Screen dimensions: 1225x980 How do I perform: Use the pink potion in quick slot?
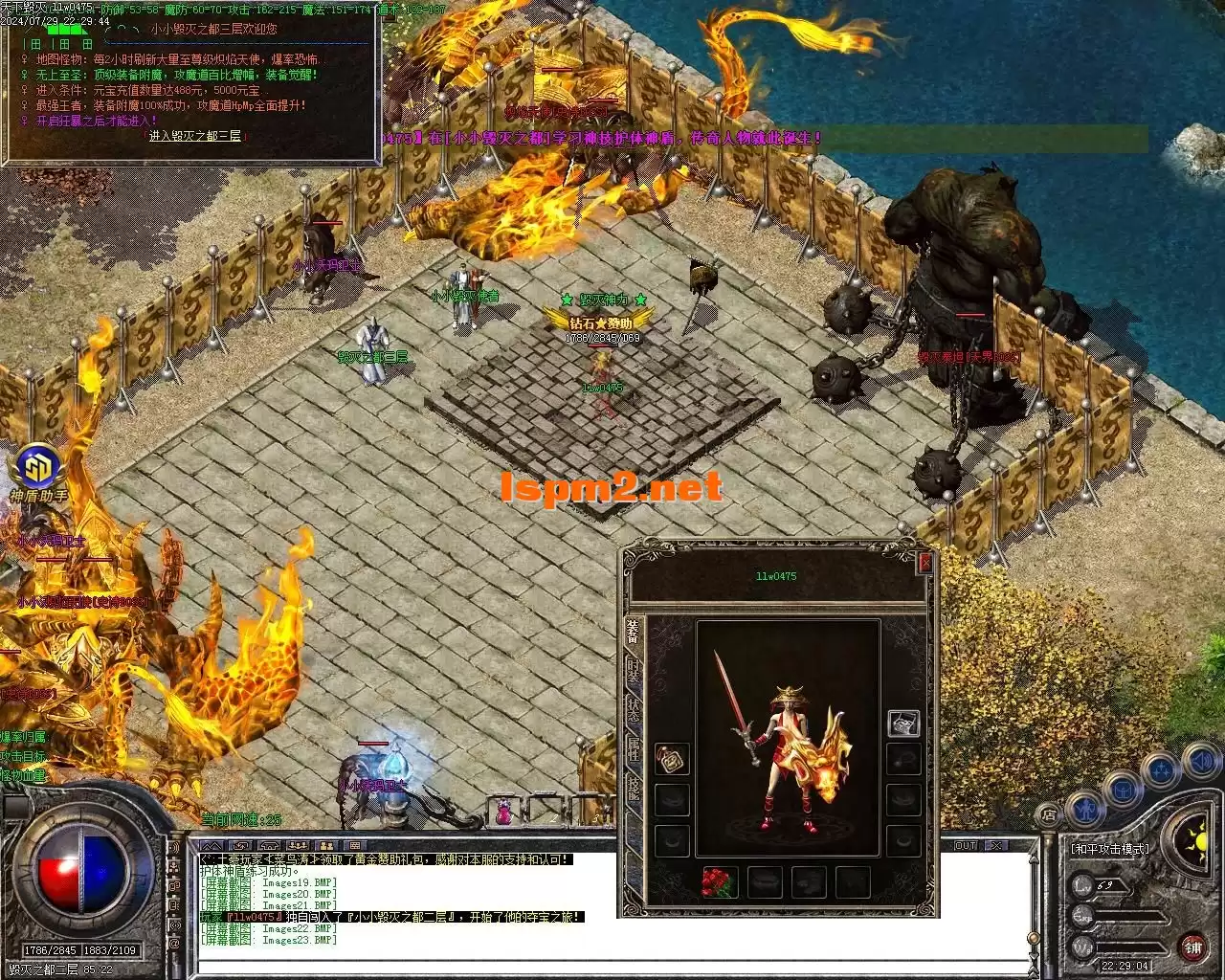click(503, 813)
